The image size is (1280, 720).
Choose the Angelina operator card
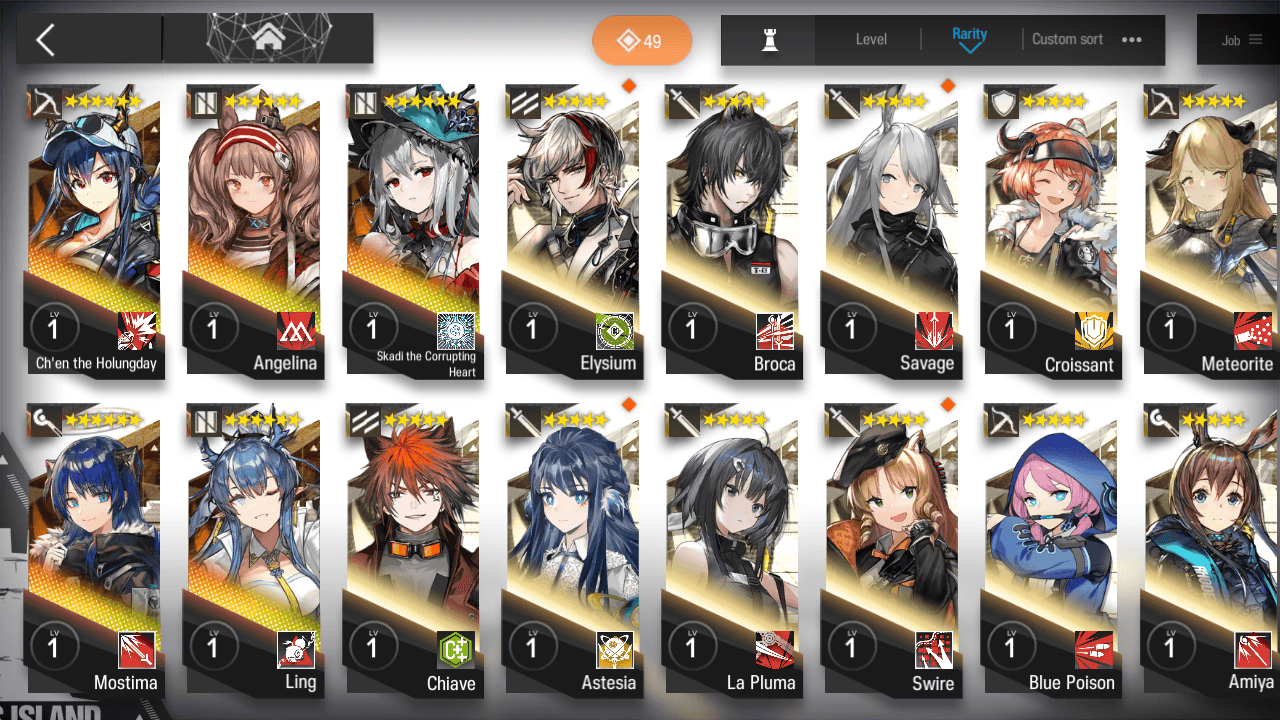point(254,230)
